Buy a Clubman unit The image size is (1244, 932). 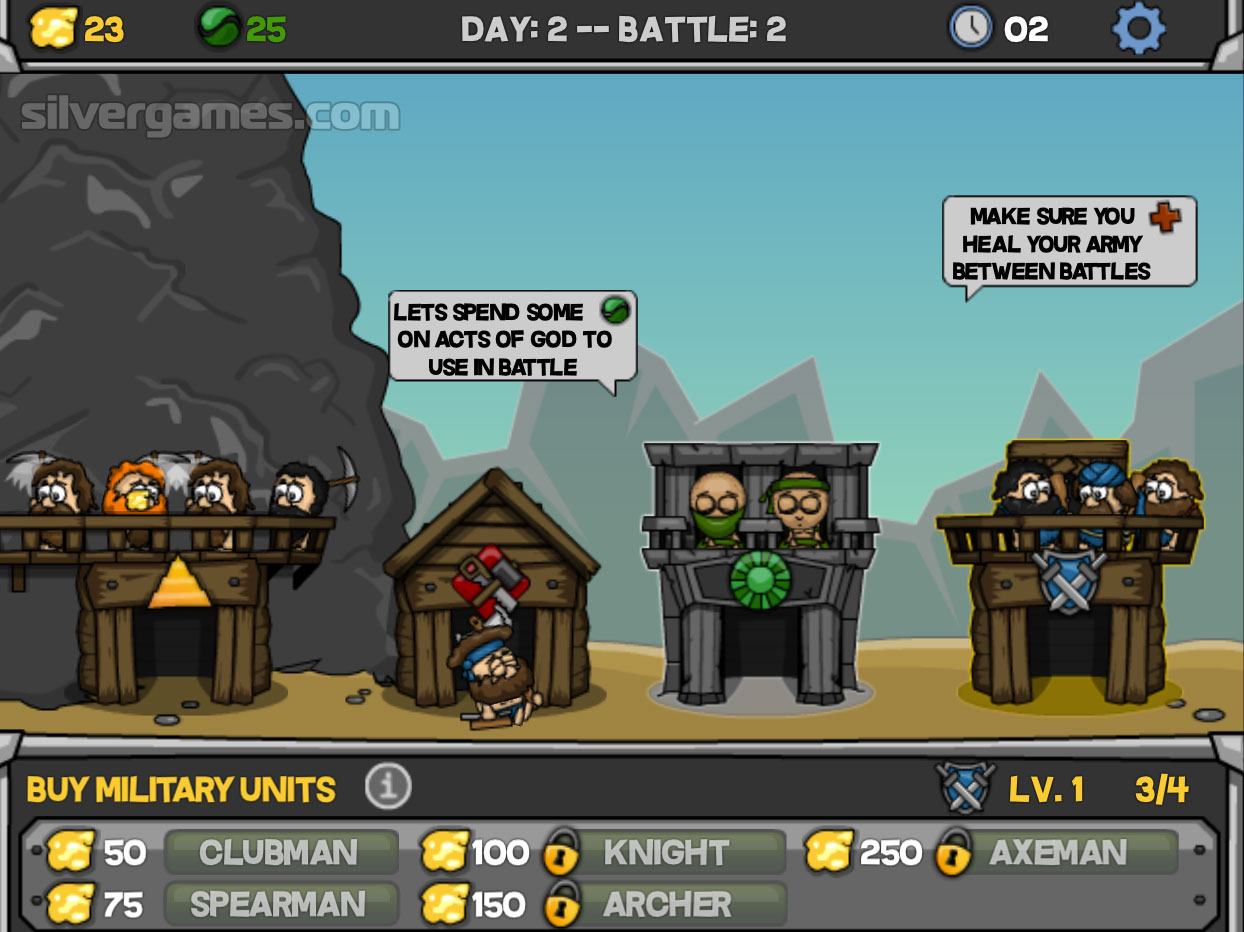click(x=280, y=853)
